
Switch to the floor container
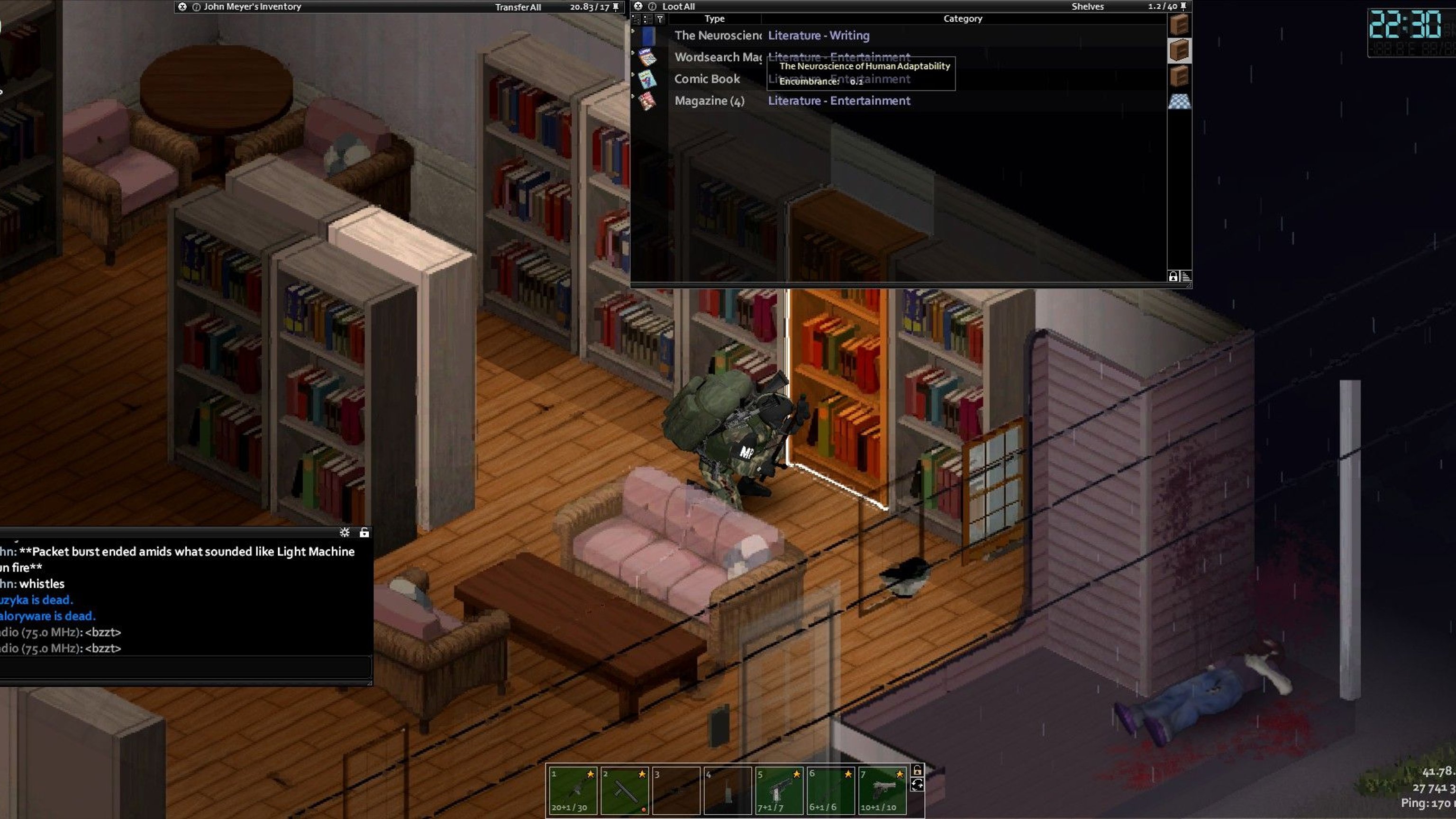1179,102
